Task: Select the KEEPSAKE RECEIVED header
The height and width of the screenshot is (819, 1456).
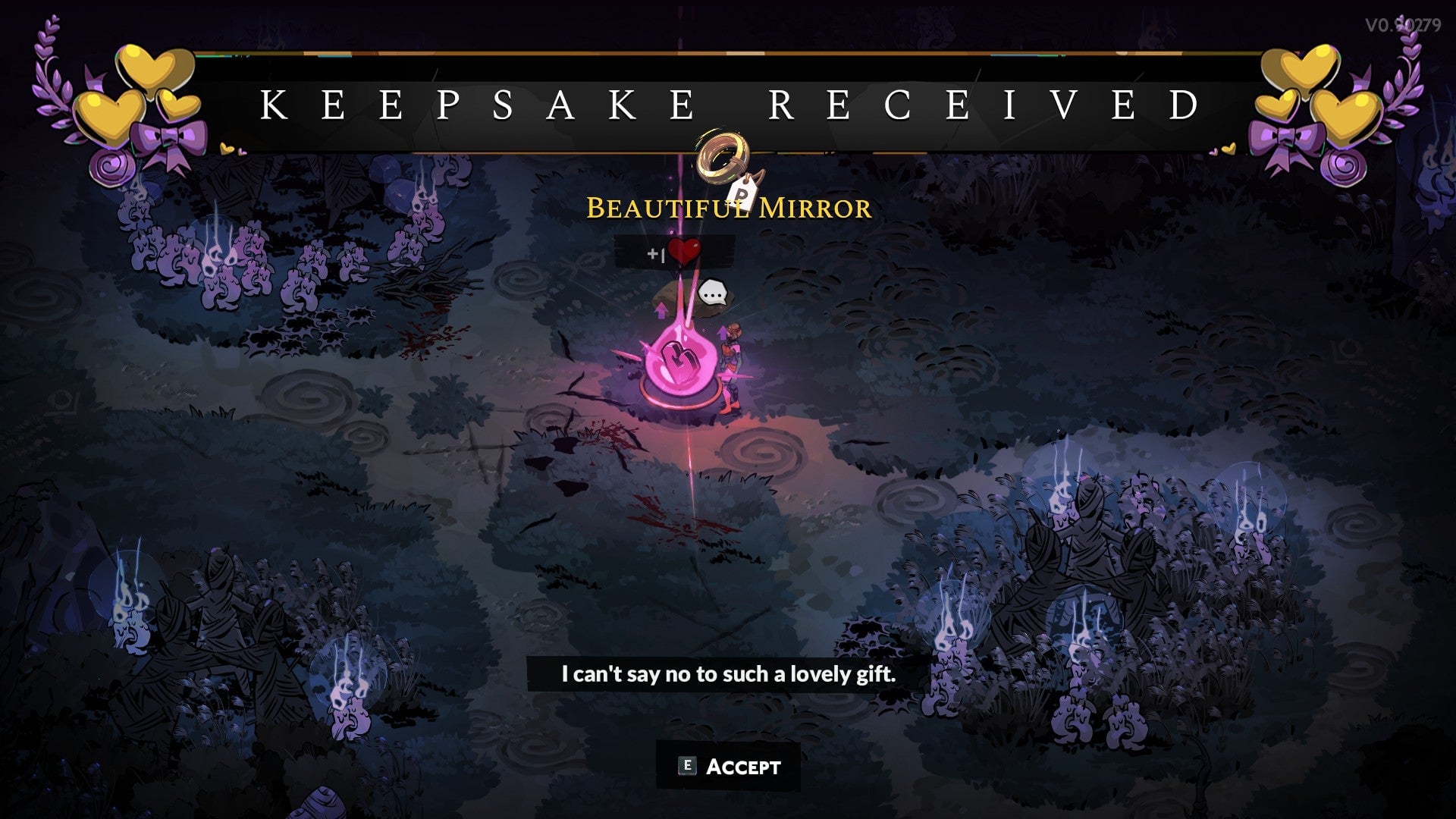Action: pyautogui.click(x=728, y=102)
